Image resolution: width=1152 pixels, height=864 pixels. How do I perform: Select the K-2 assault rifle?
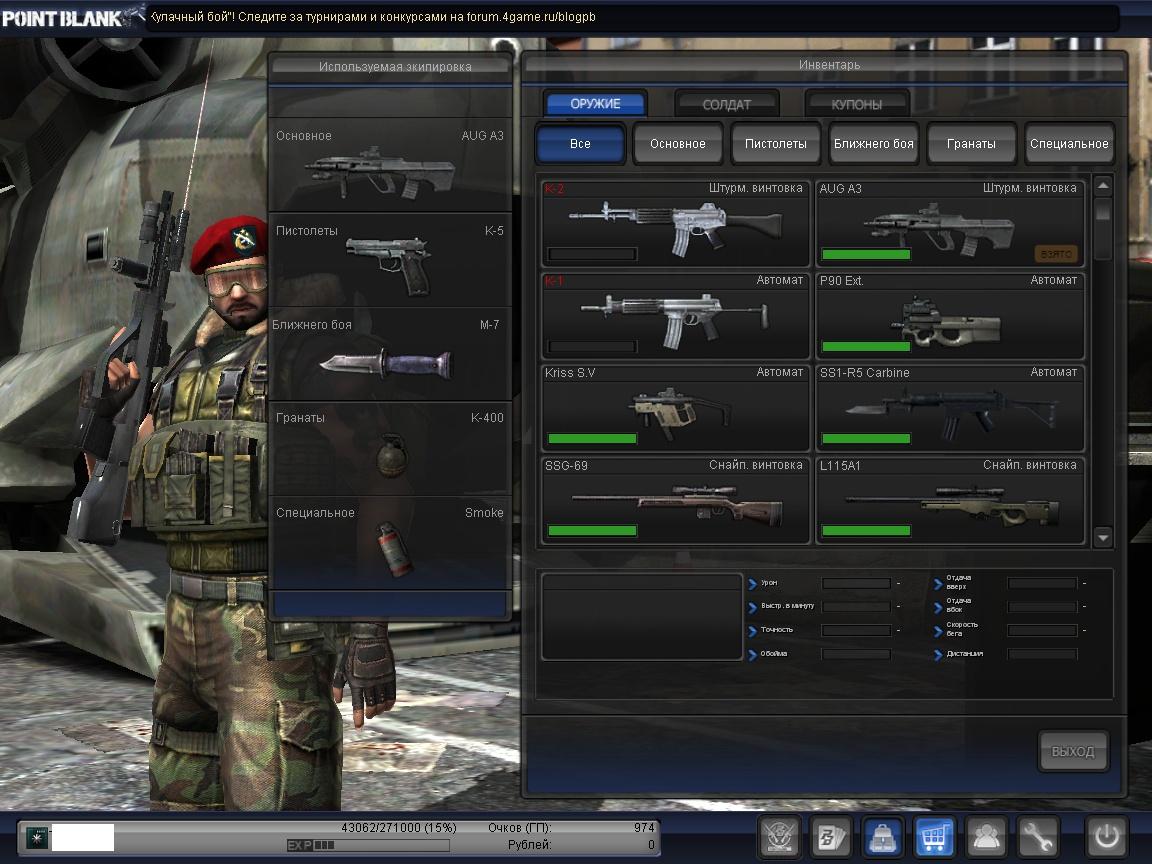pos(675,223)
